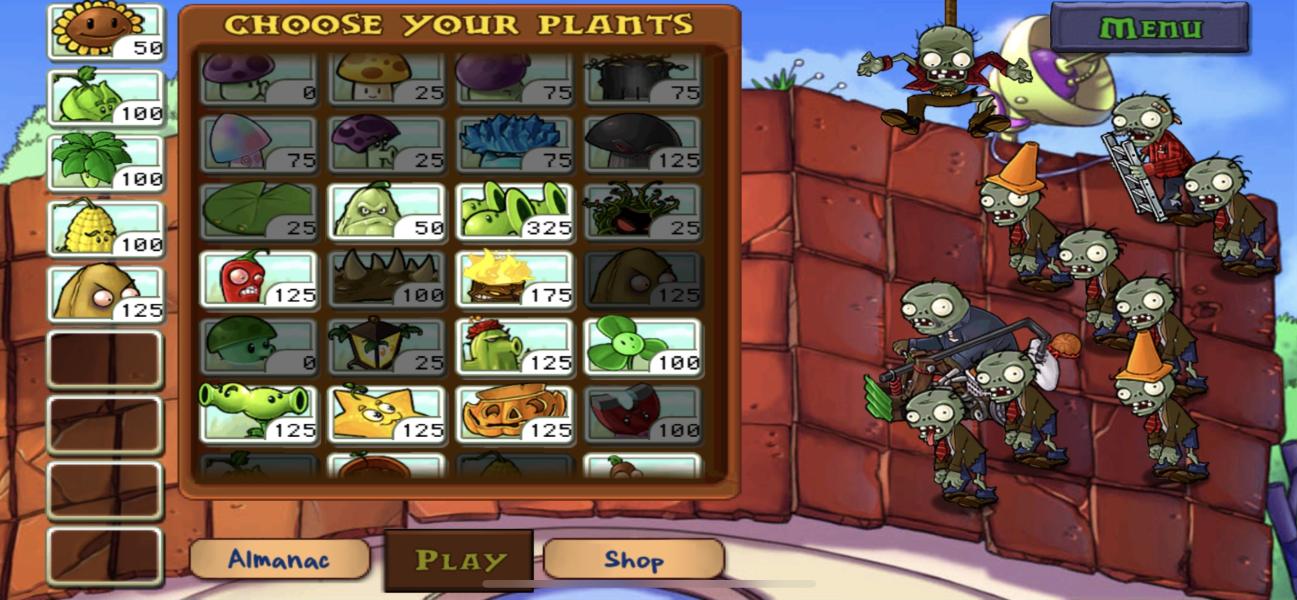This screenshot has height=600, width=1297.
Task: Start the level with Play
Action: click(460, 560)
